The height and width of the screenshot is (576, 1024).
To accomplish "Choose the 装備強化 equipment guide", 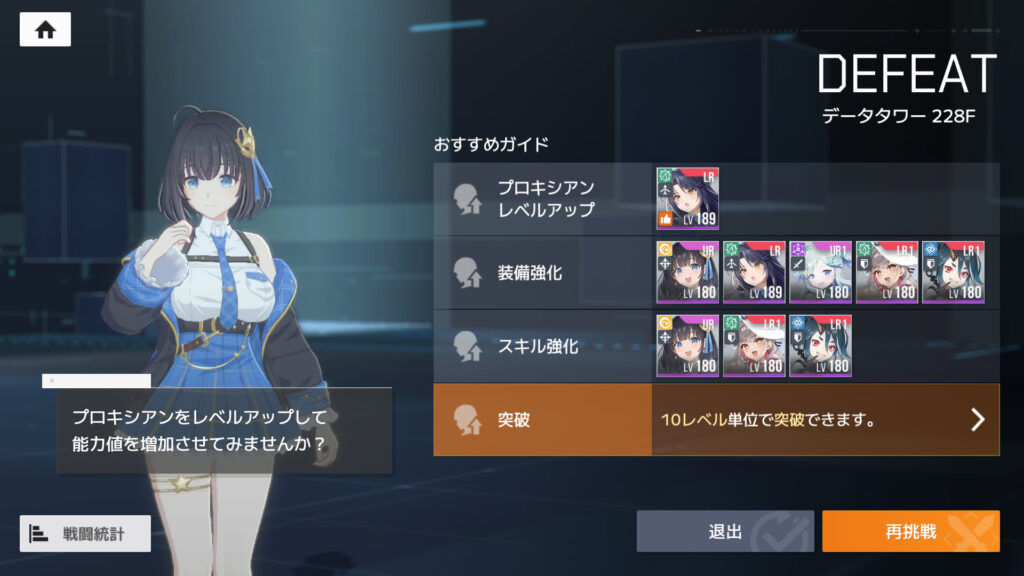I will [543, 272].
